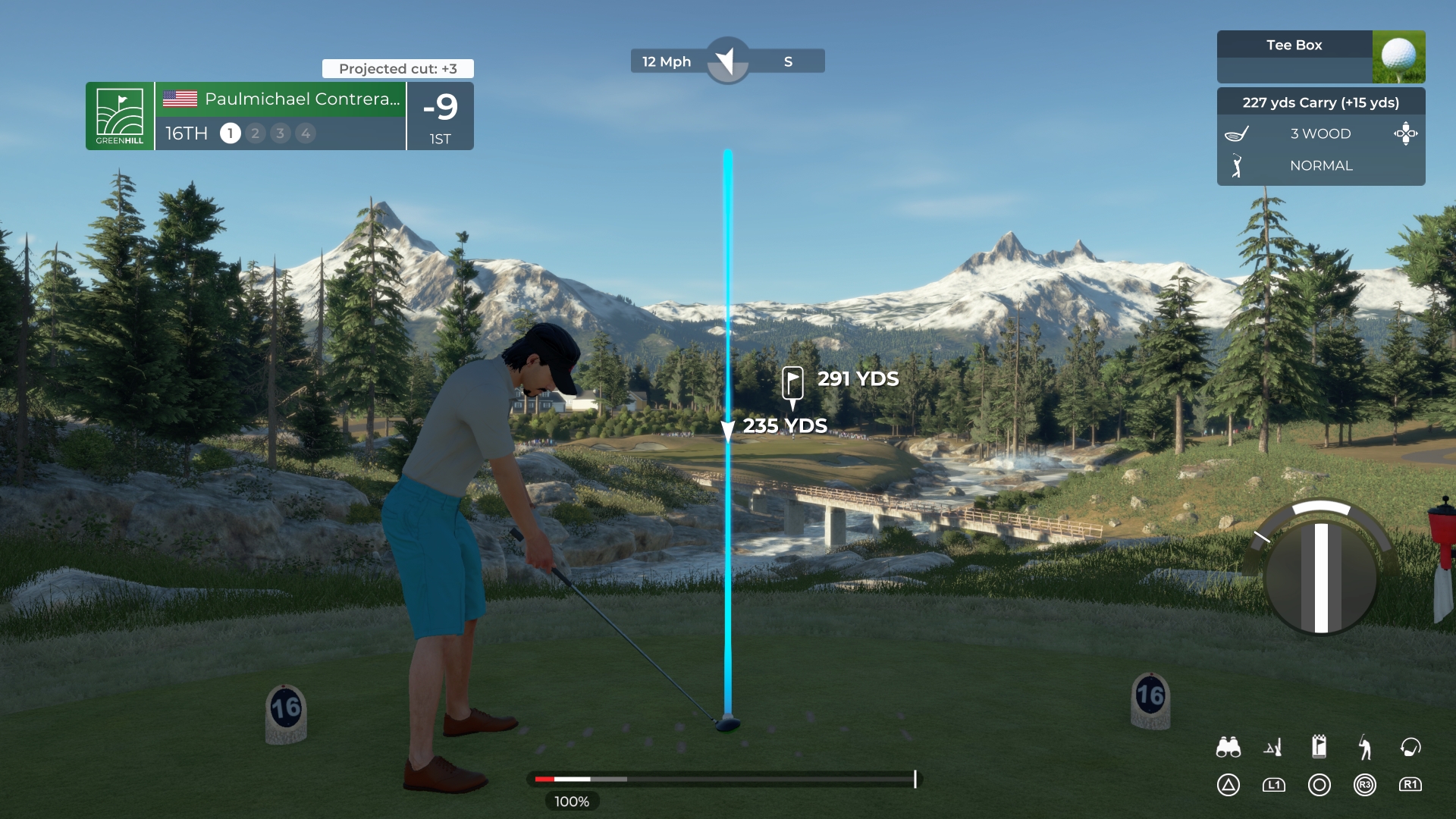Click the down arrow on the club selector
The height and width of the screenshot is (819, 1456).
[1407, 142]
